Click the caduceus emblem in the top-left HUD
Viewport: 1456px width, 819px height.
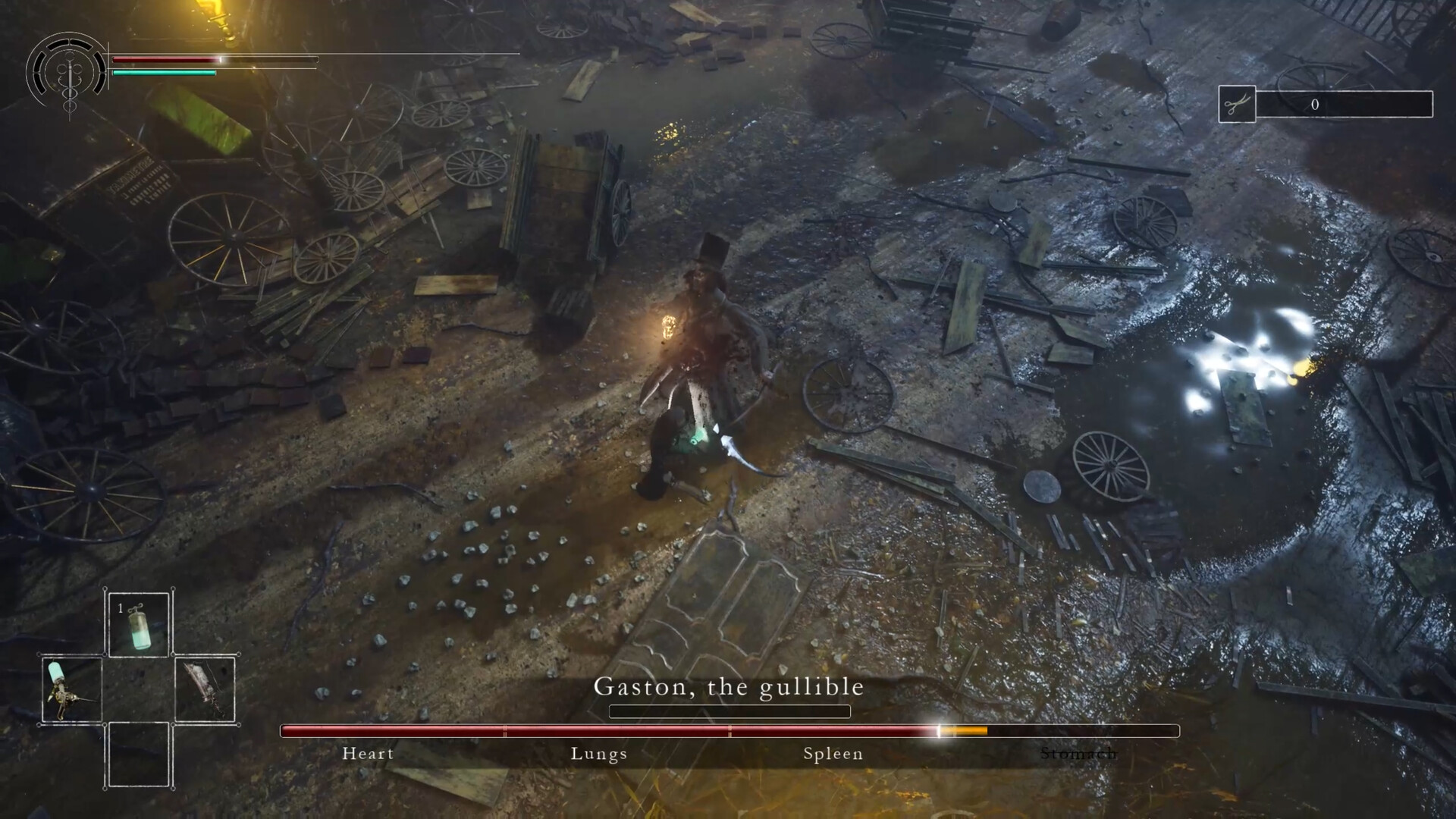click(x=68, y=74)
